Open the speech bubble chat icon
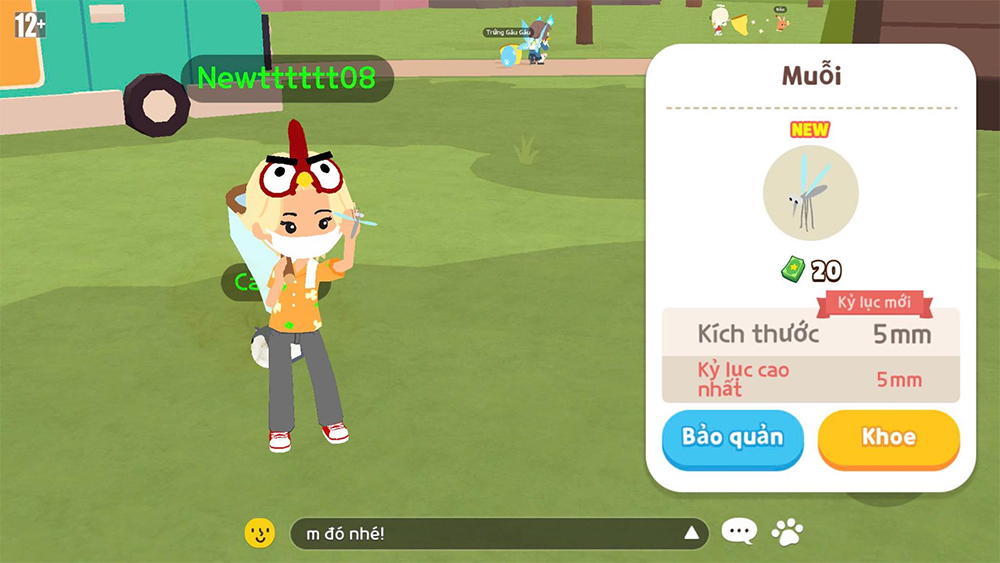 click(x=739, y=532)
